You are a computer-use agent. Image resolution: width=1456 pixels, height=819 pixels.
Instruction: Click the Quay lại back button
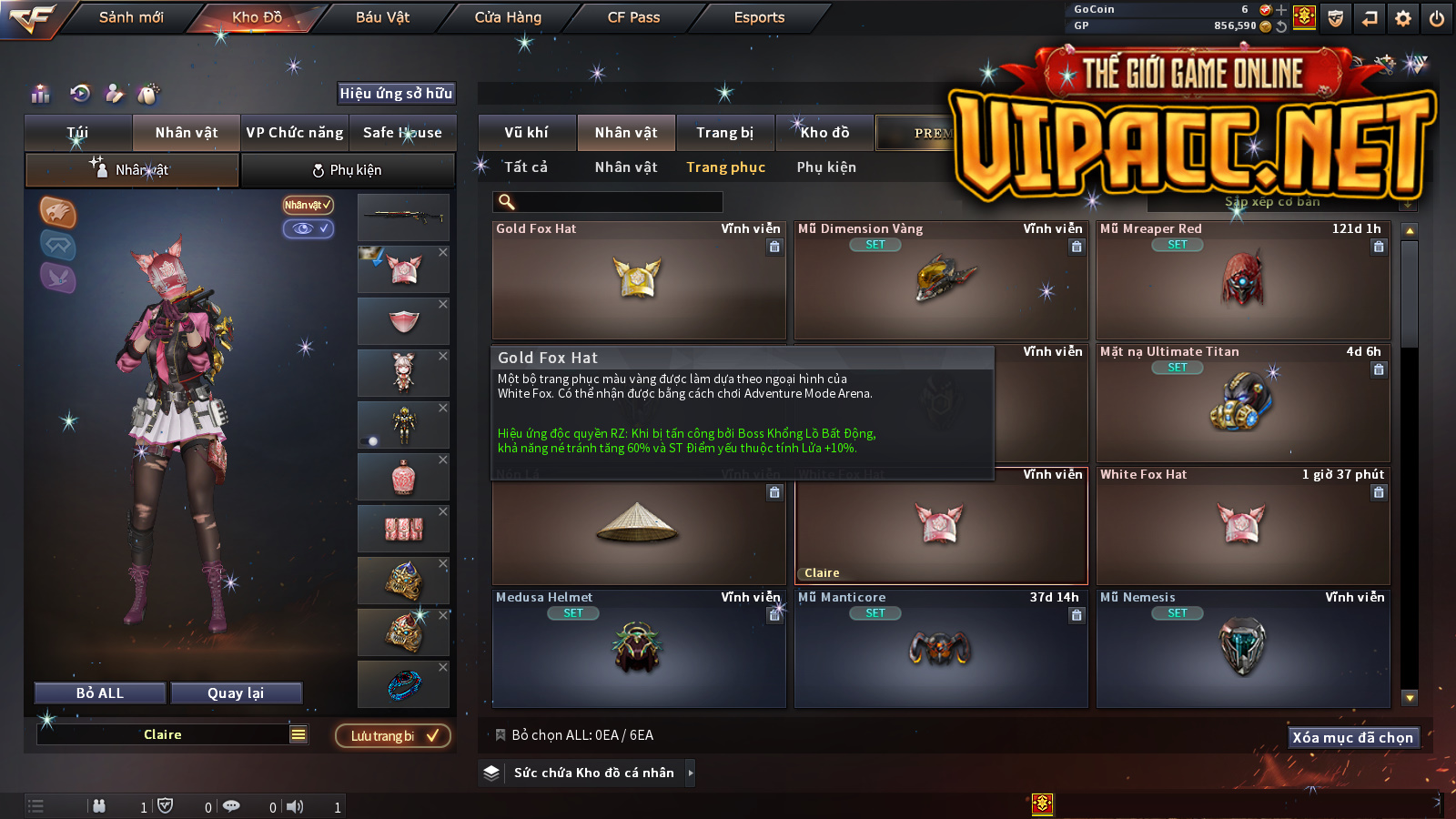click(236, 693)
